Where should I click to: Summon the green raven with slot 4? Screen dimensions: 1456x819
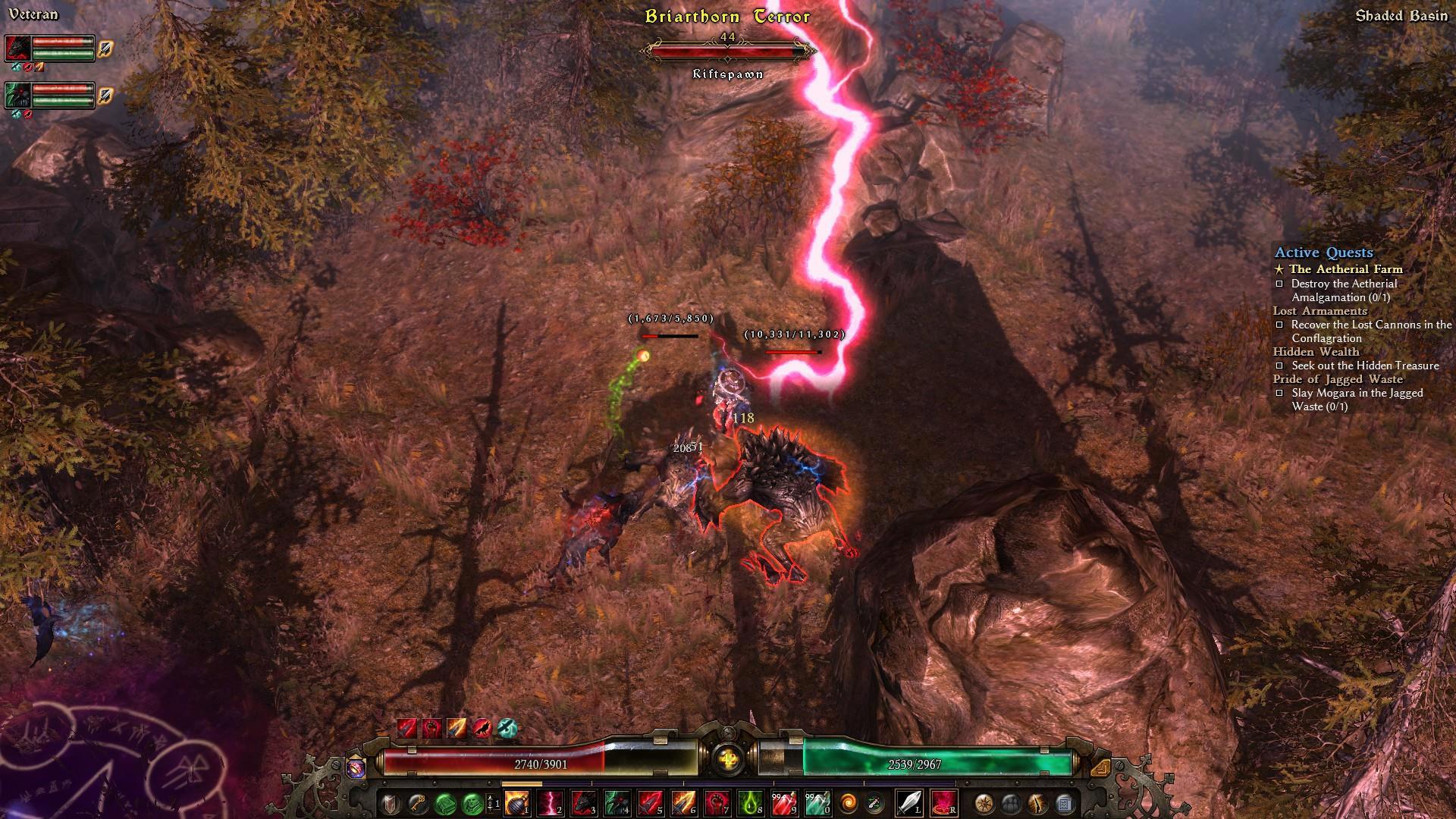616,802
